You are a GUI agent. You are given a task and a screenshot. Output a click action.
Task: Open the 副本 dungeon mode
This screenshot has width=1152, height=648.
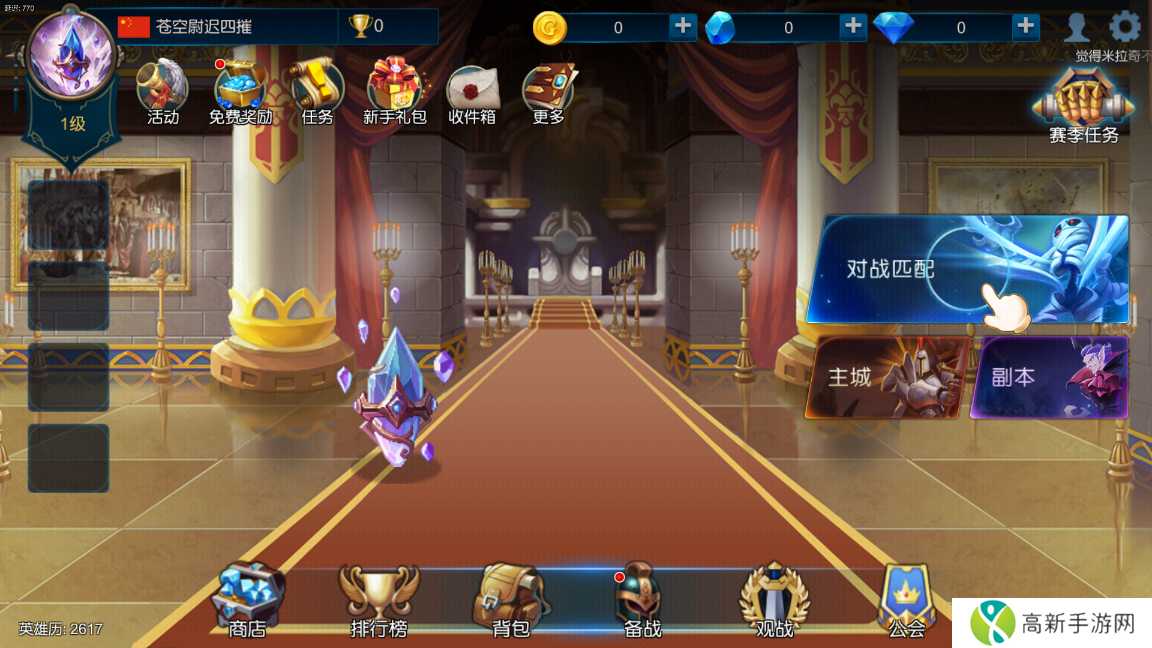[1050, 376]
